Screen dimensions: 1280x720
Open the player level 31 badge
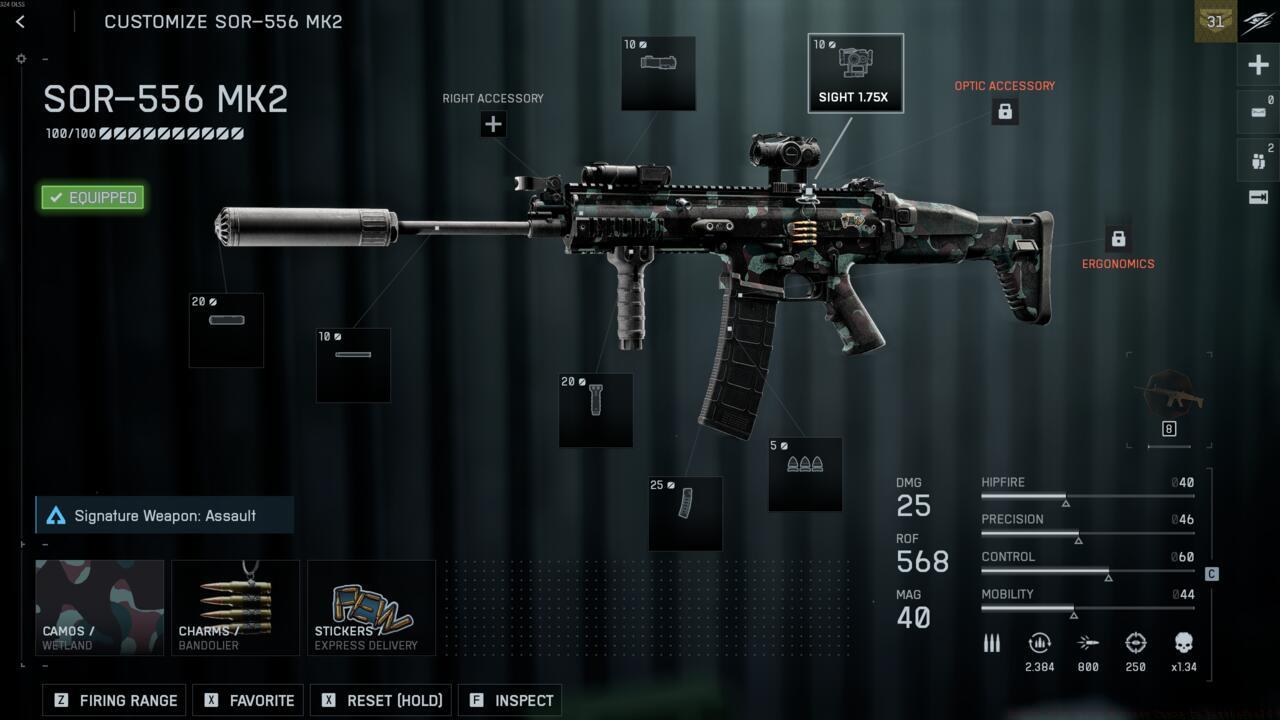pos(1214,21)
